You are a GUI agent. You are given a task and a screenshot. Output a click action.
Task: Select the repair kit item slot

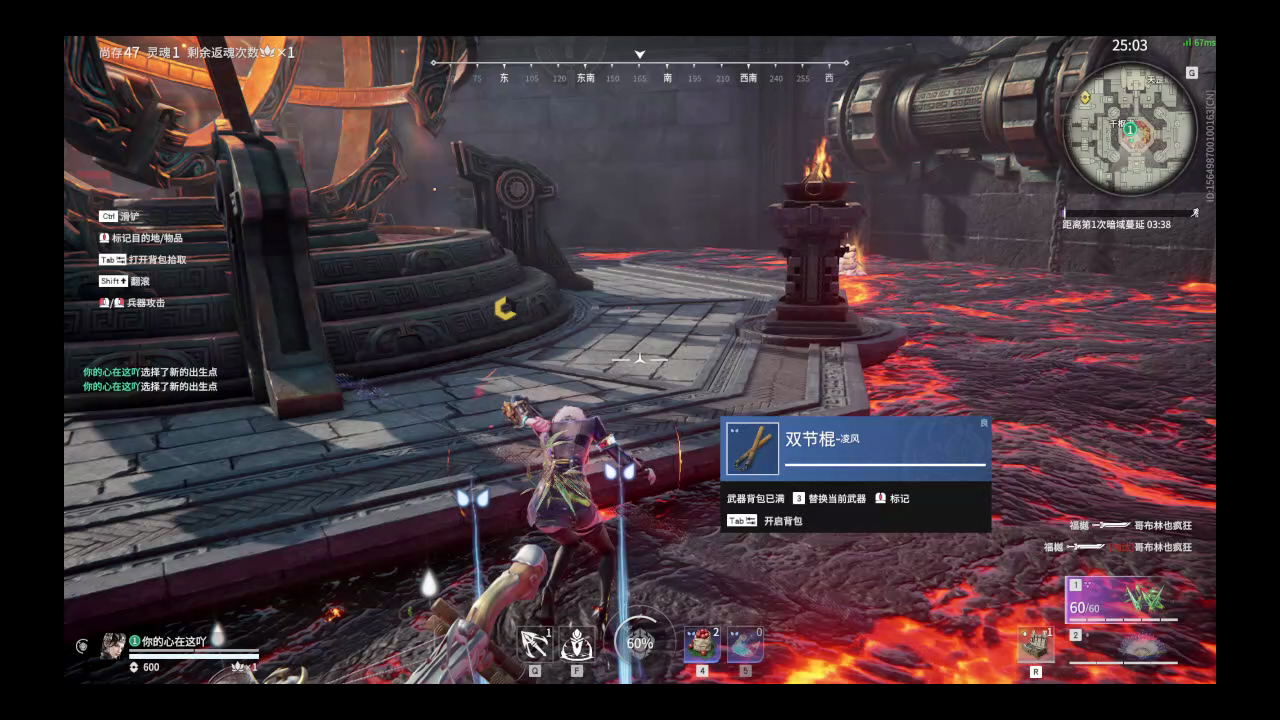click(x=1035, y=645)
